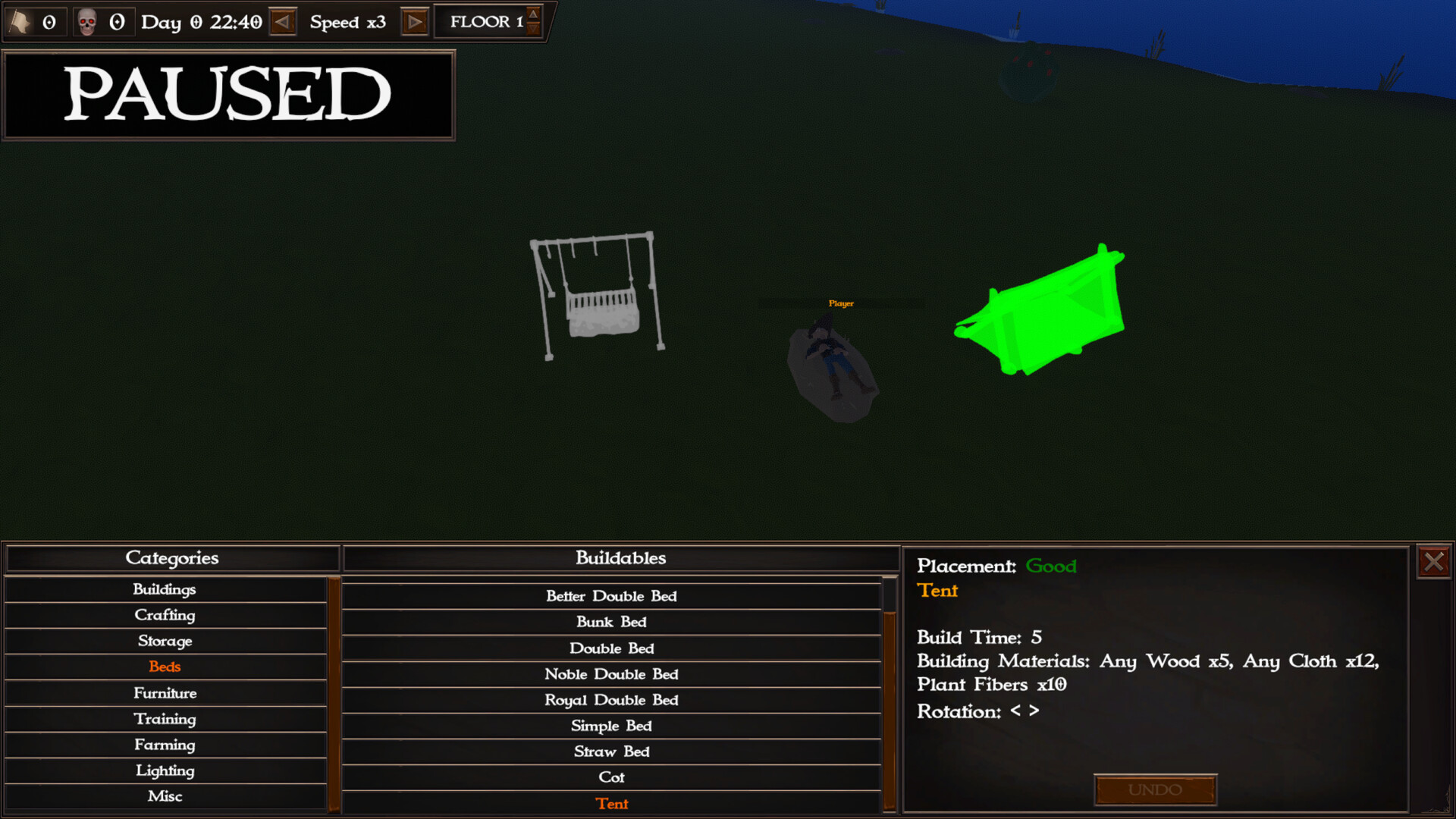
Task: Click the decrease speed arrow icon
Action: pos(283,21)
